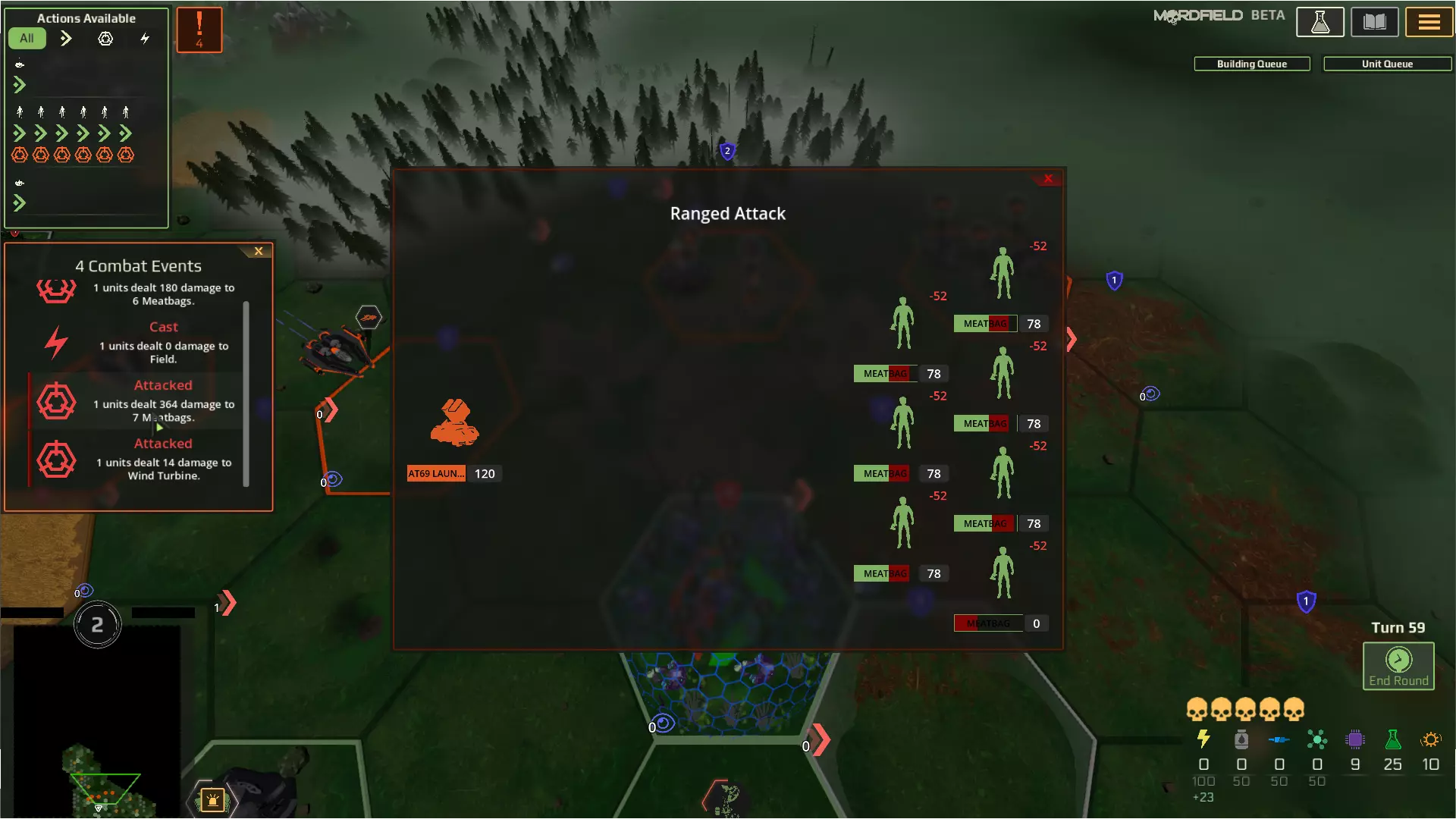1456x819 pixels.
Task: Click the orange exclamation notification badge
Action: tap(199, 30)
